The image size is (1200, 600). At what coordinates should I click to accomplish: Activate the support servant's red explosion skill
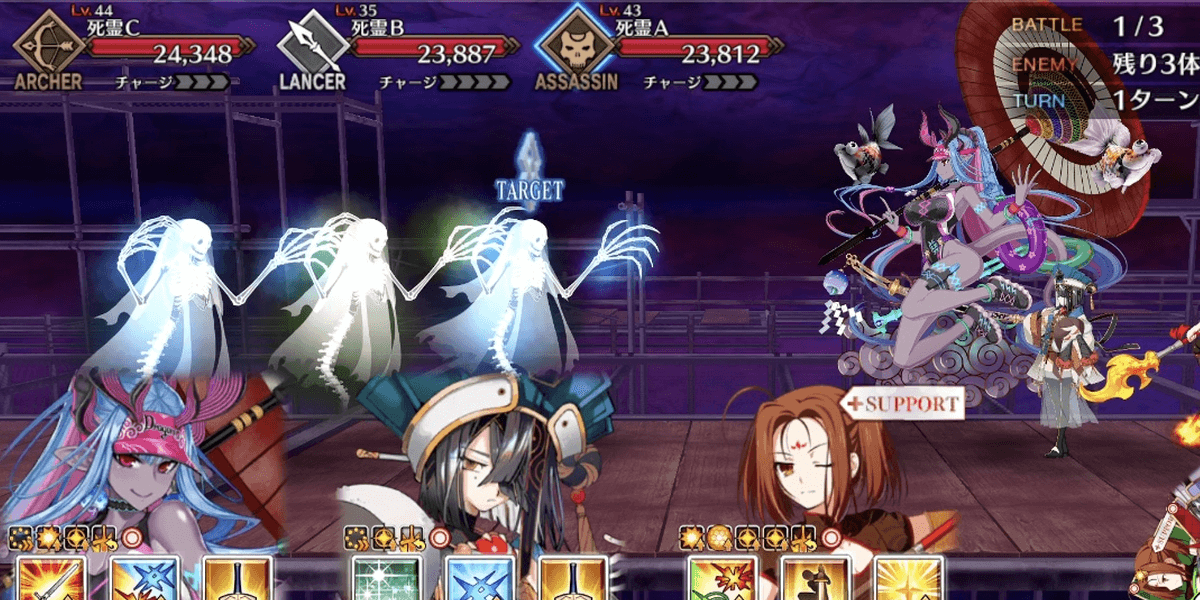722,579
